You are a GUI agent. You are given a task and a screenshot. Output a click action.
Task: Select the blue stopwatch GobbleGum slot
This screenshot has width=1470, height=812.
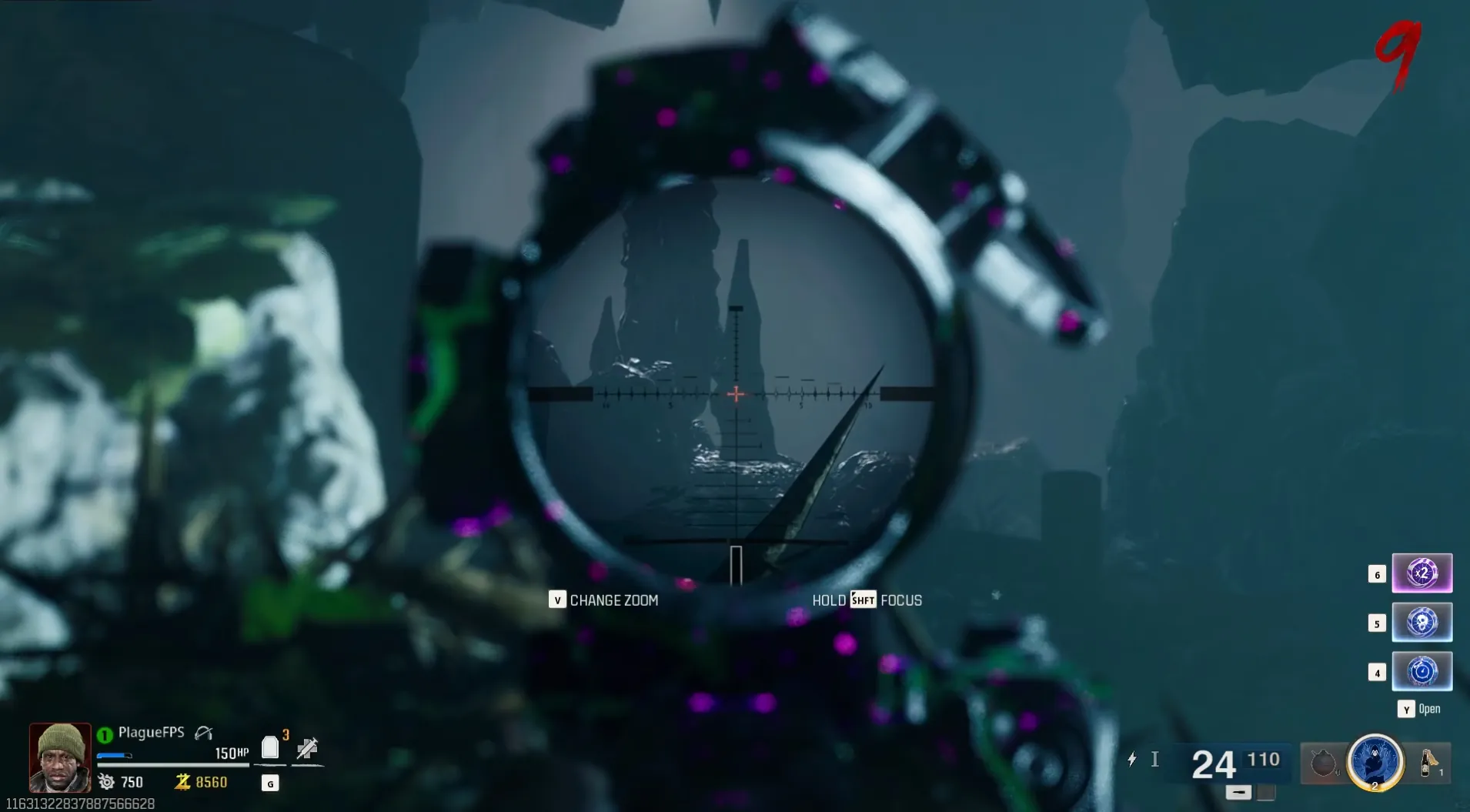[x=1422, y=671]
